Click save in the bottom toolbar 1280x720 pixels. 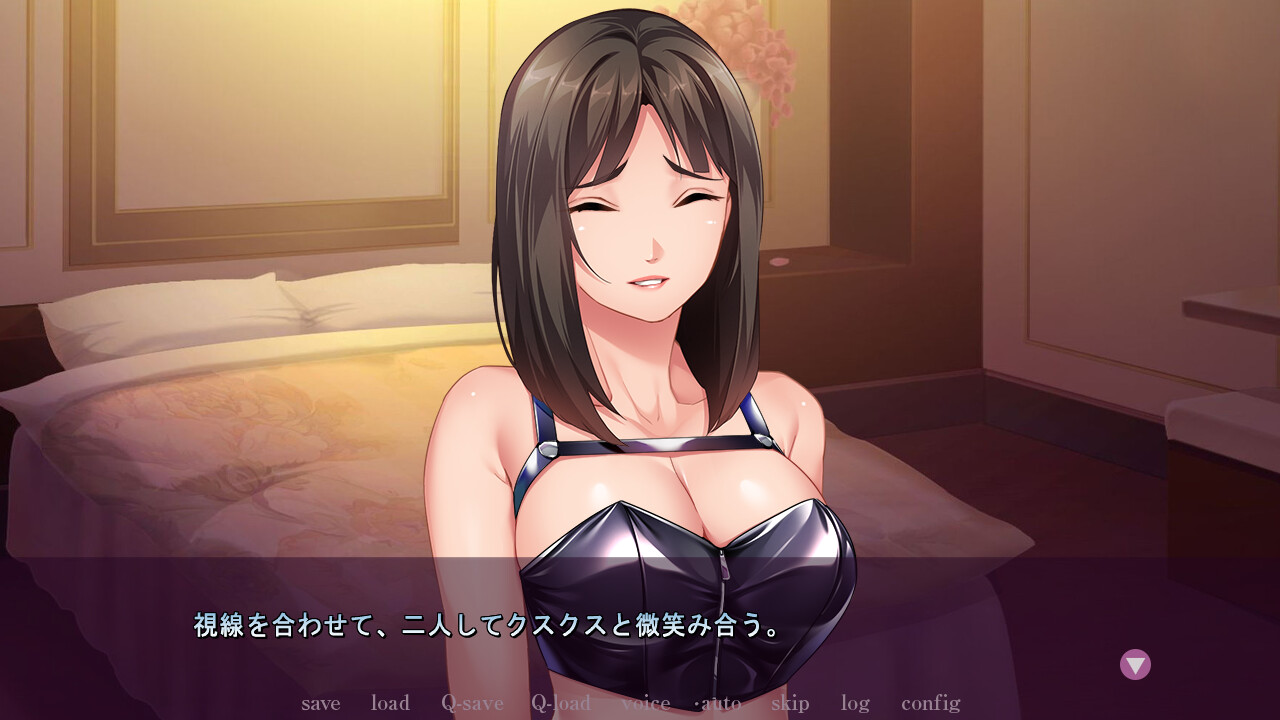click(319, 703)
